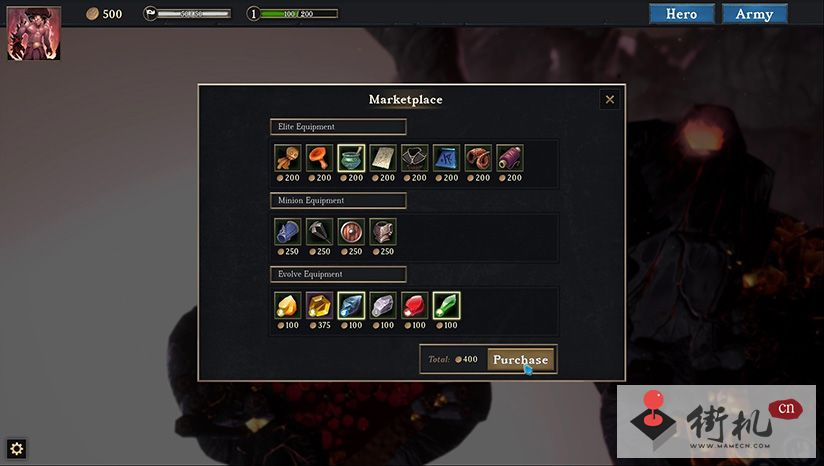
Task: Close the Marketplace window
Action: (609, 99)
